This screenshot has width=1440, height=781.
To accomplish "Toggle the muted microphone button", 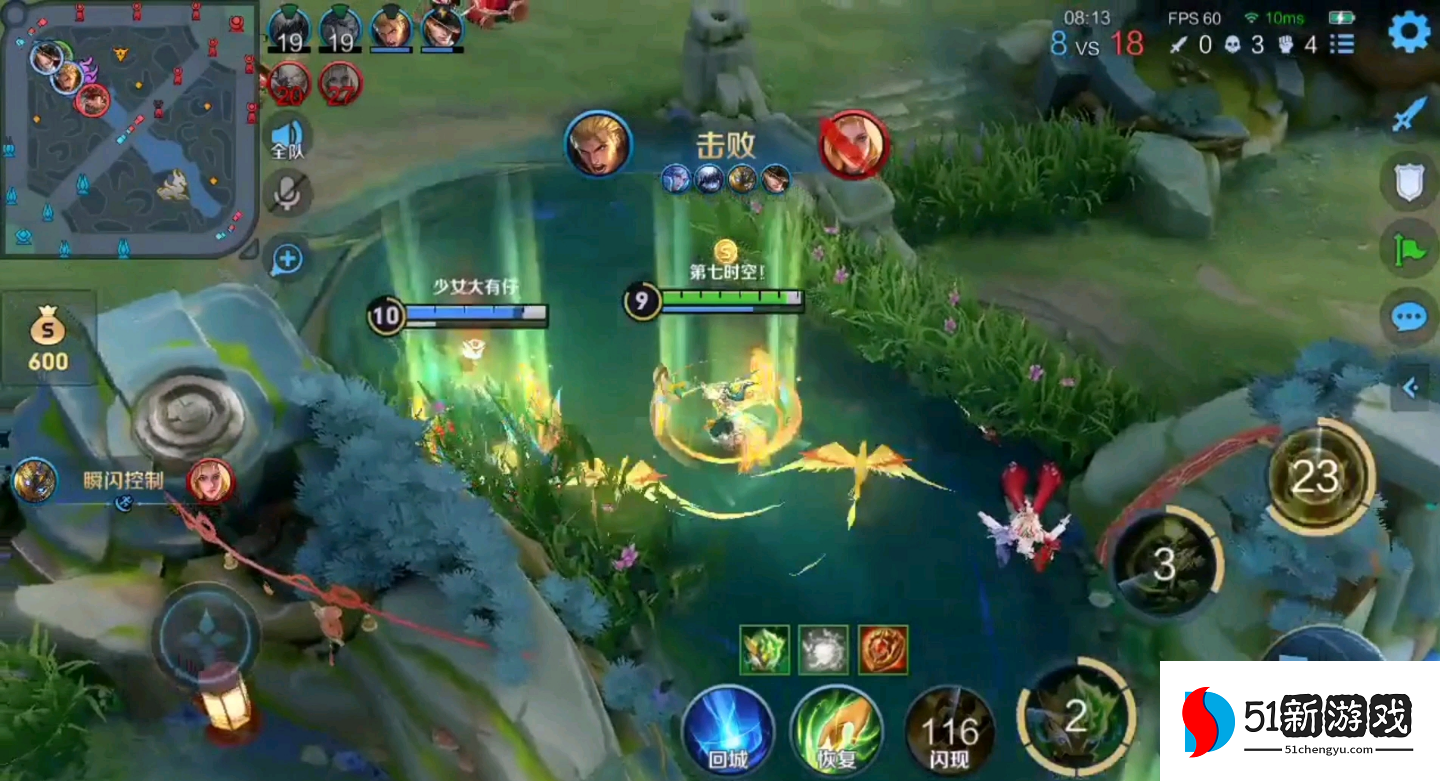I will [x=288, y=193].
